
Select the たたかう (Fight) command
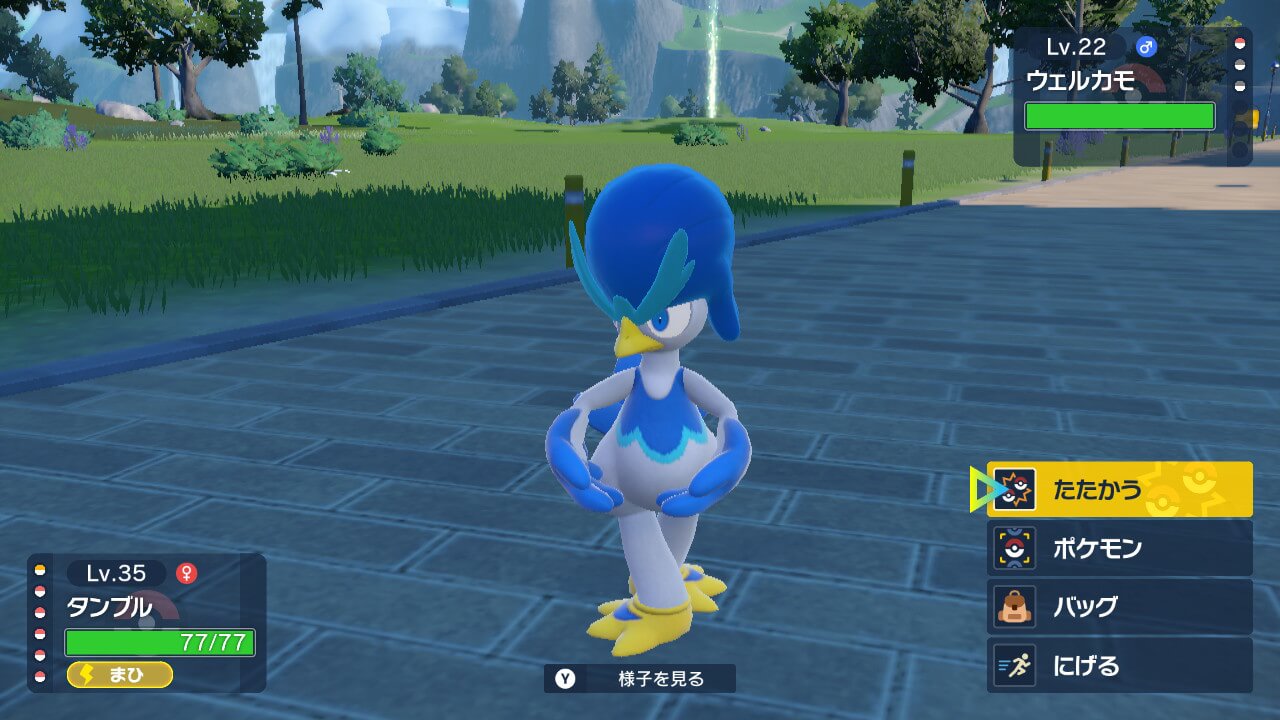(1119, 490)
